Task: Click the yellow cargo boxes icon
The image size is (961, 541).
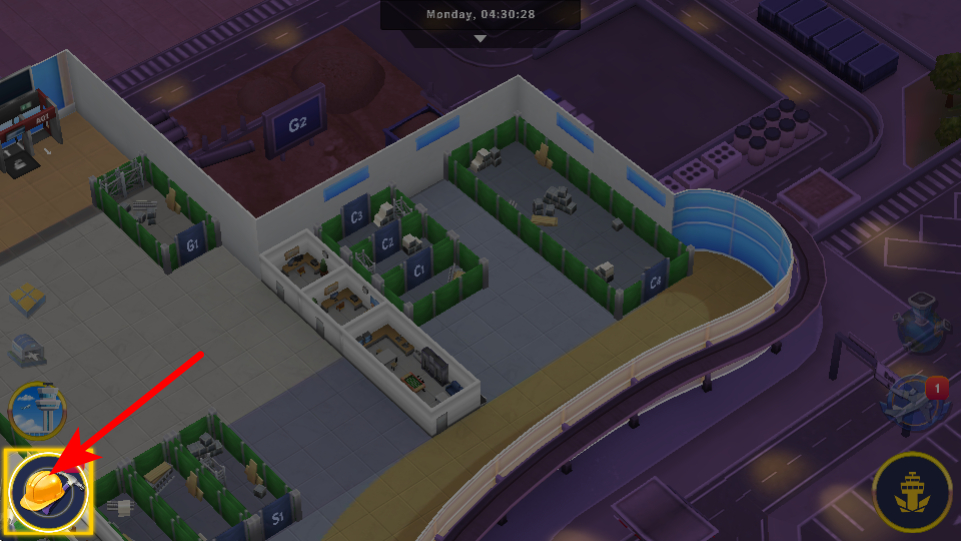Action: tap(30, 297)
